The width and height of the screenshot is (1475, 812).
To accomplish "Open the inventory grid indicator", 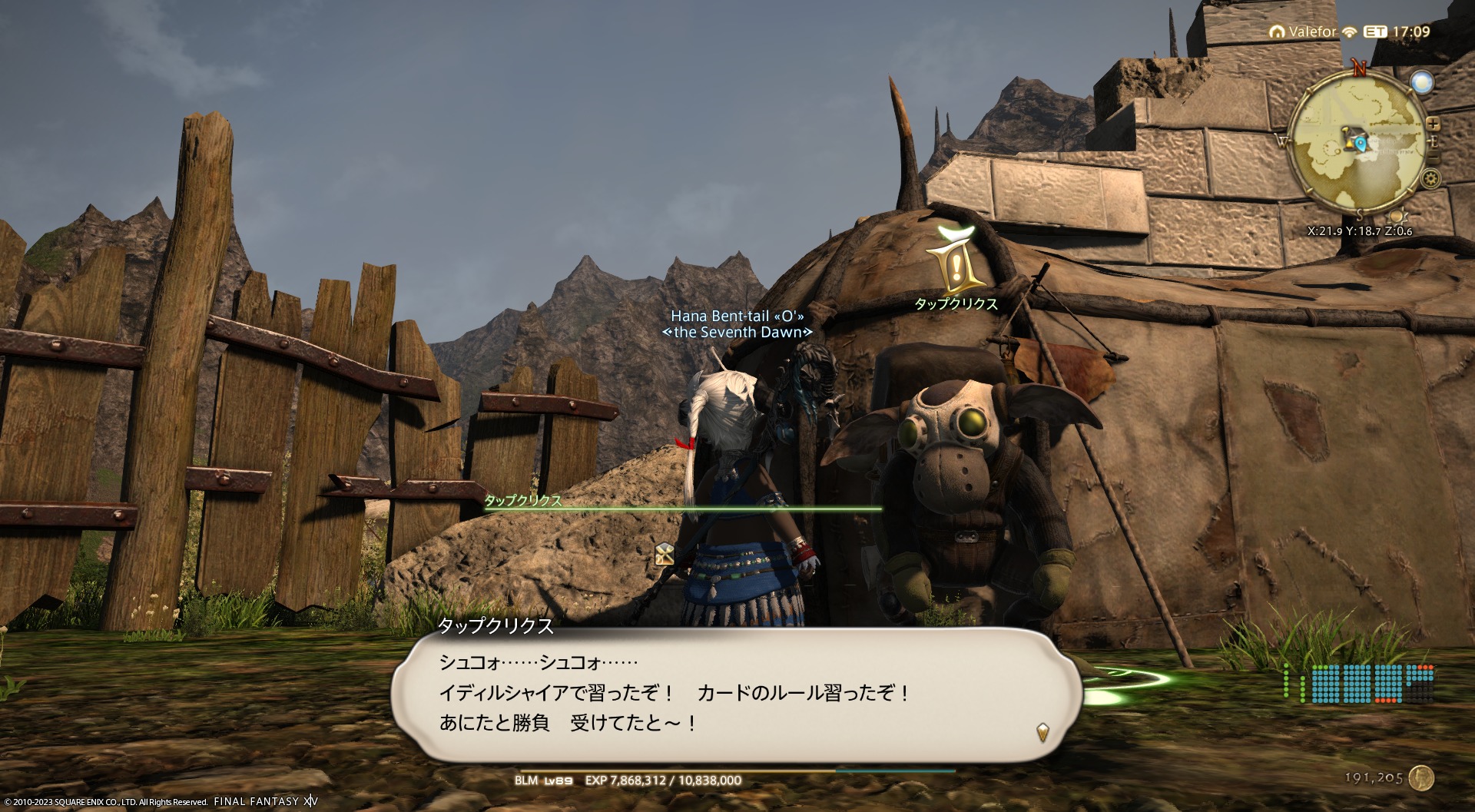I will [1357, 683].
